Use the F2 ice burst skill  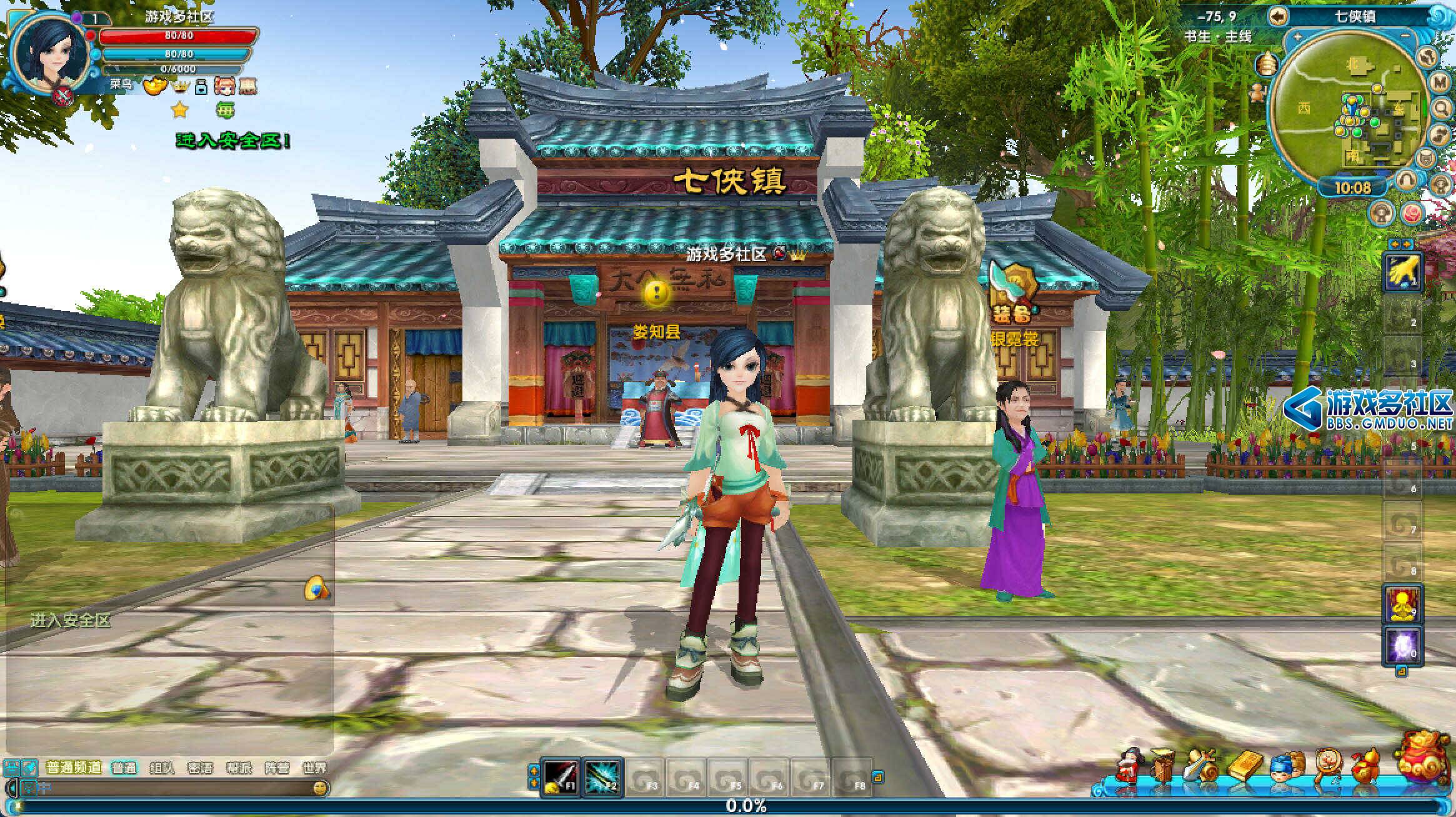click(x=602, y=777)
